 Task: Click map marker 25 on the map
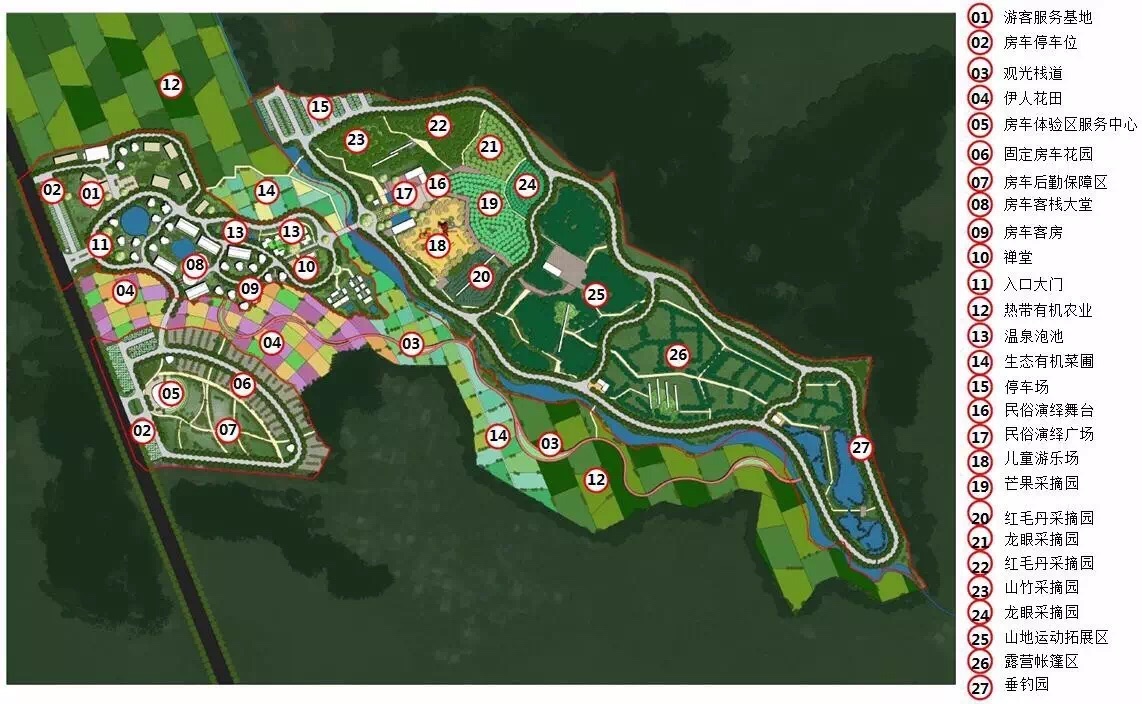coord(596,294)
